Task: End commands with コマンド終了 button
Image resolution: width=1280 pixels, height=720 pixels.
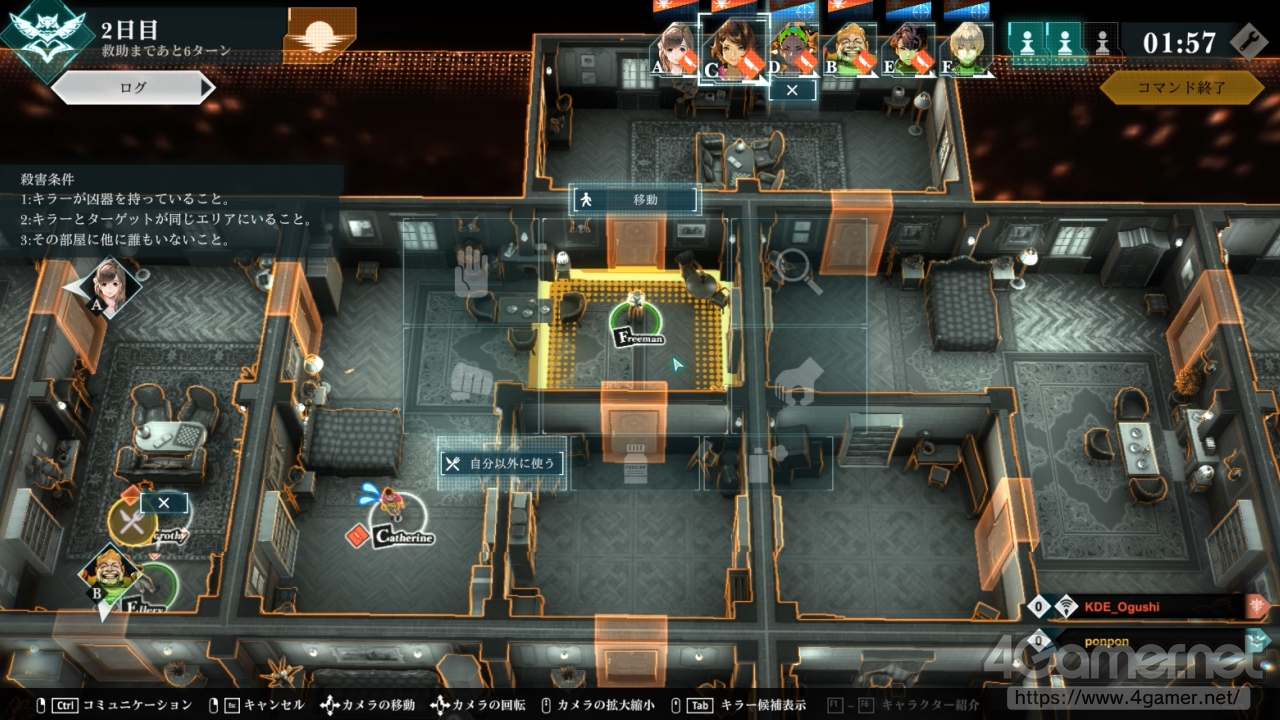Action: point(1181,88)
